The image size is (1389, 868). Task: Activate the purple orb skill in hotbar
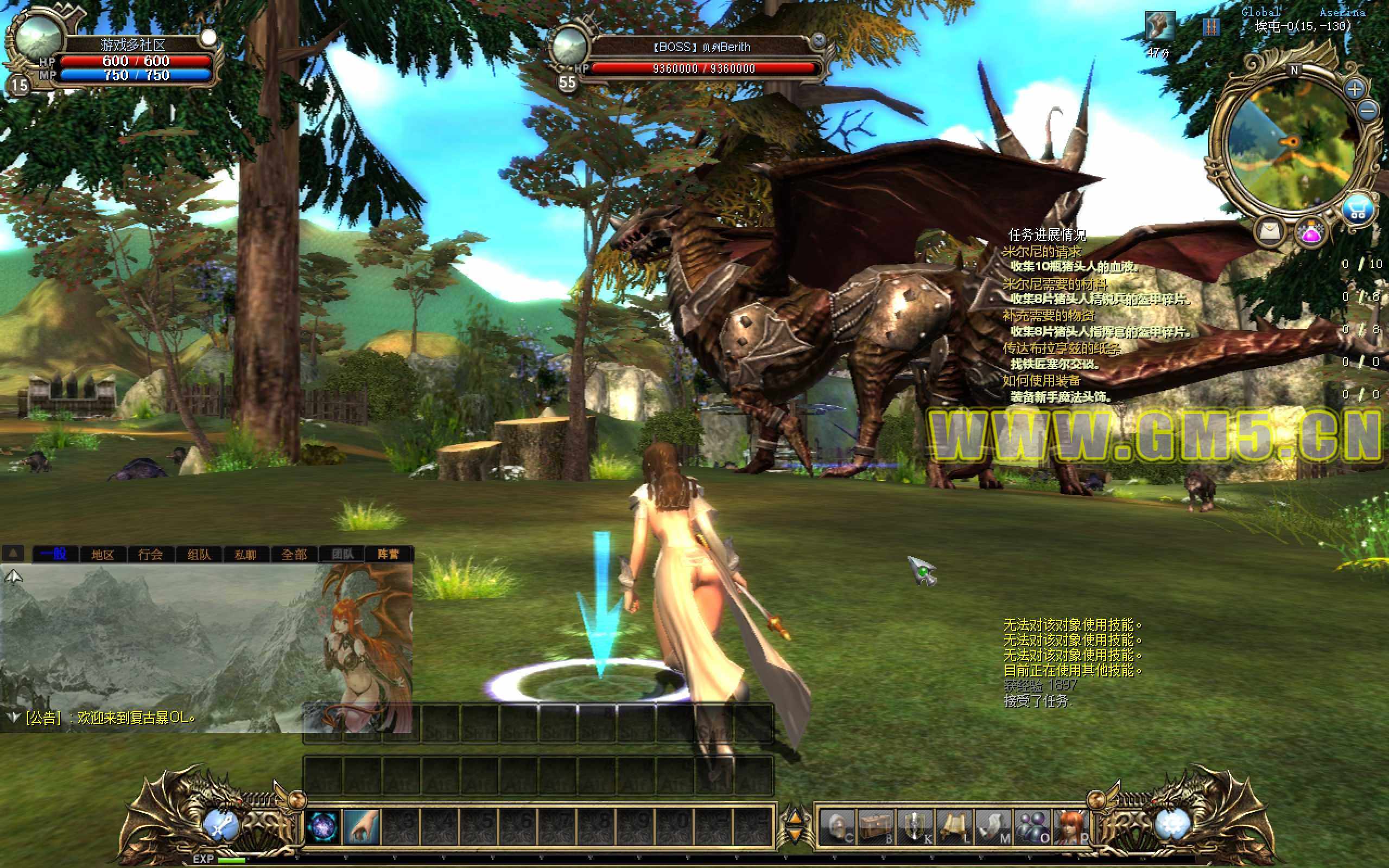tap(322, 827)
